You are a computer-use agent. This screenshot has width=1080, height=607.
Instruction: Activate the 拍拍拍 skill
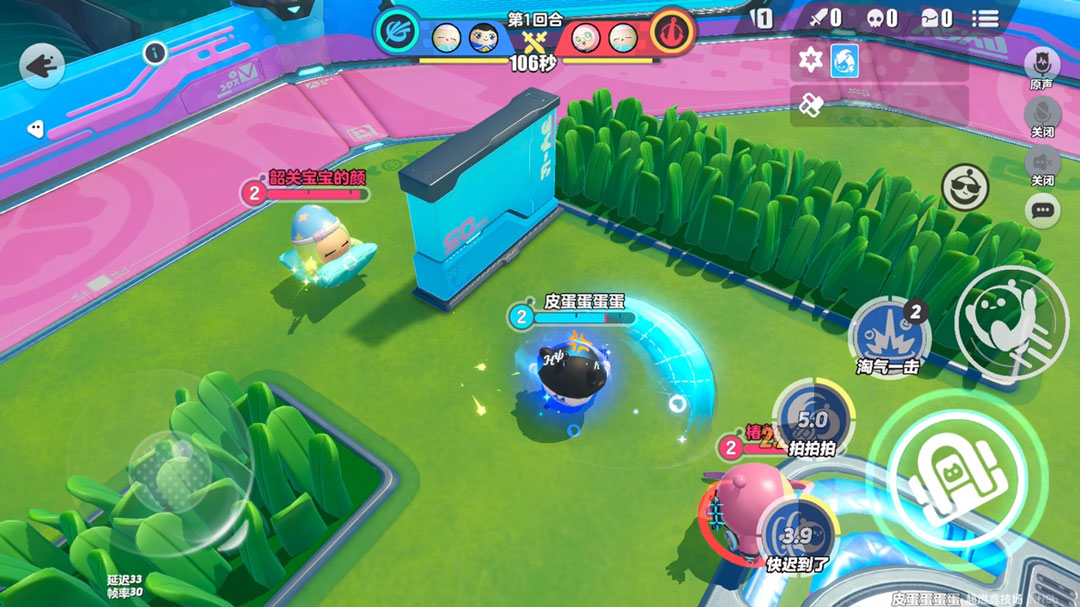point(812,416)
